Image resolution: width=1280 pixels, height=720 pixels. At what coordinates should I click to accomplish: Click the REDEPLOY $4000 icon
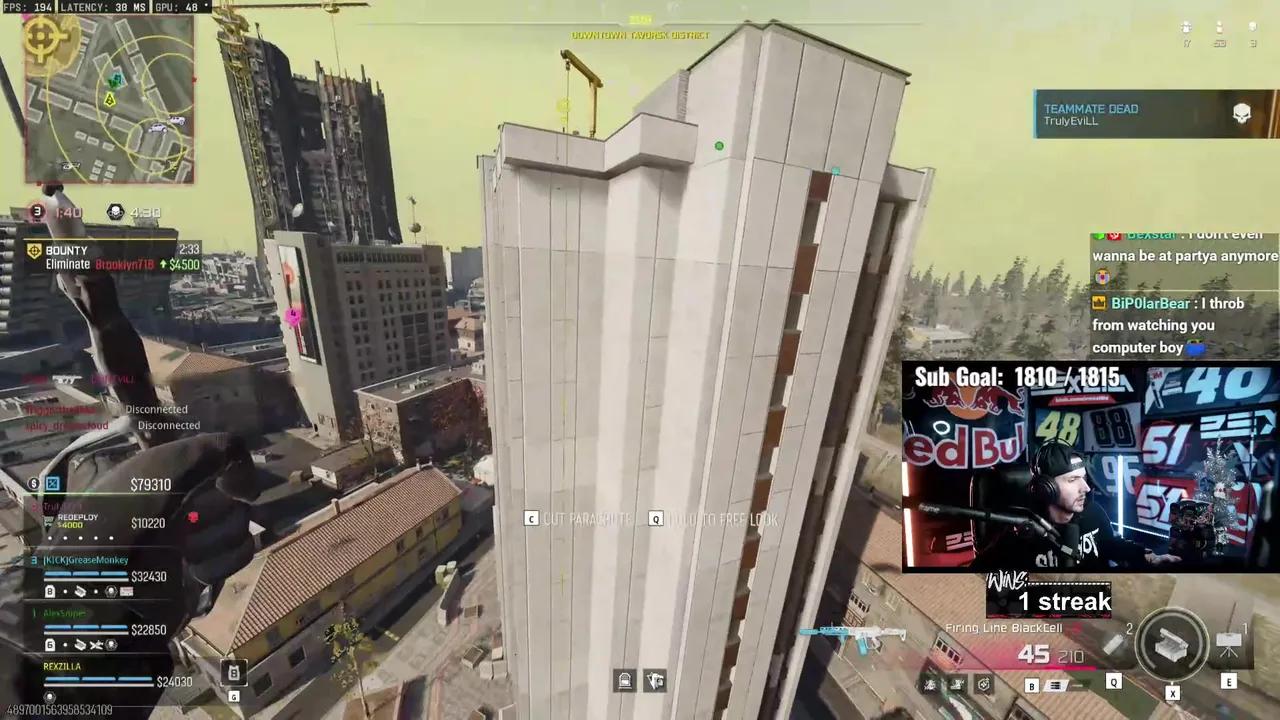pyautogui.click(x=48, y=521)
